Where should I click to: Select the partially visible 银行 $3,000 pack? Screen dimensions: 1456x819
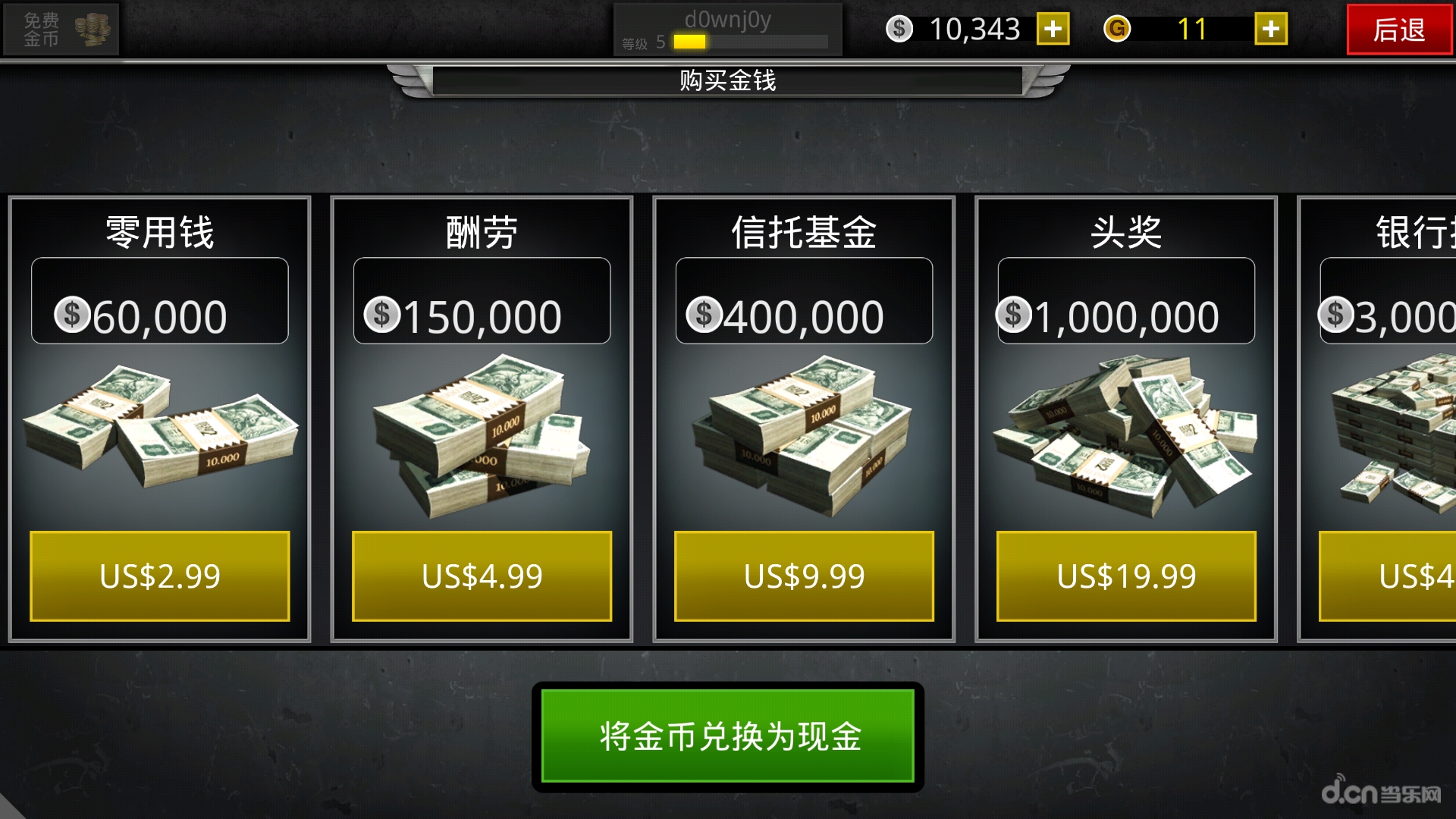1388,432
